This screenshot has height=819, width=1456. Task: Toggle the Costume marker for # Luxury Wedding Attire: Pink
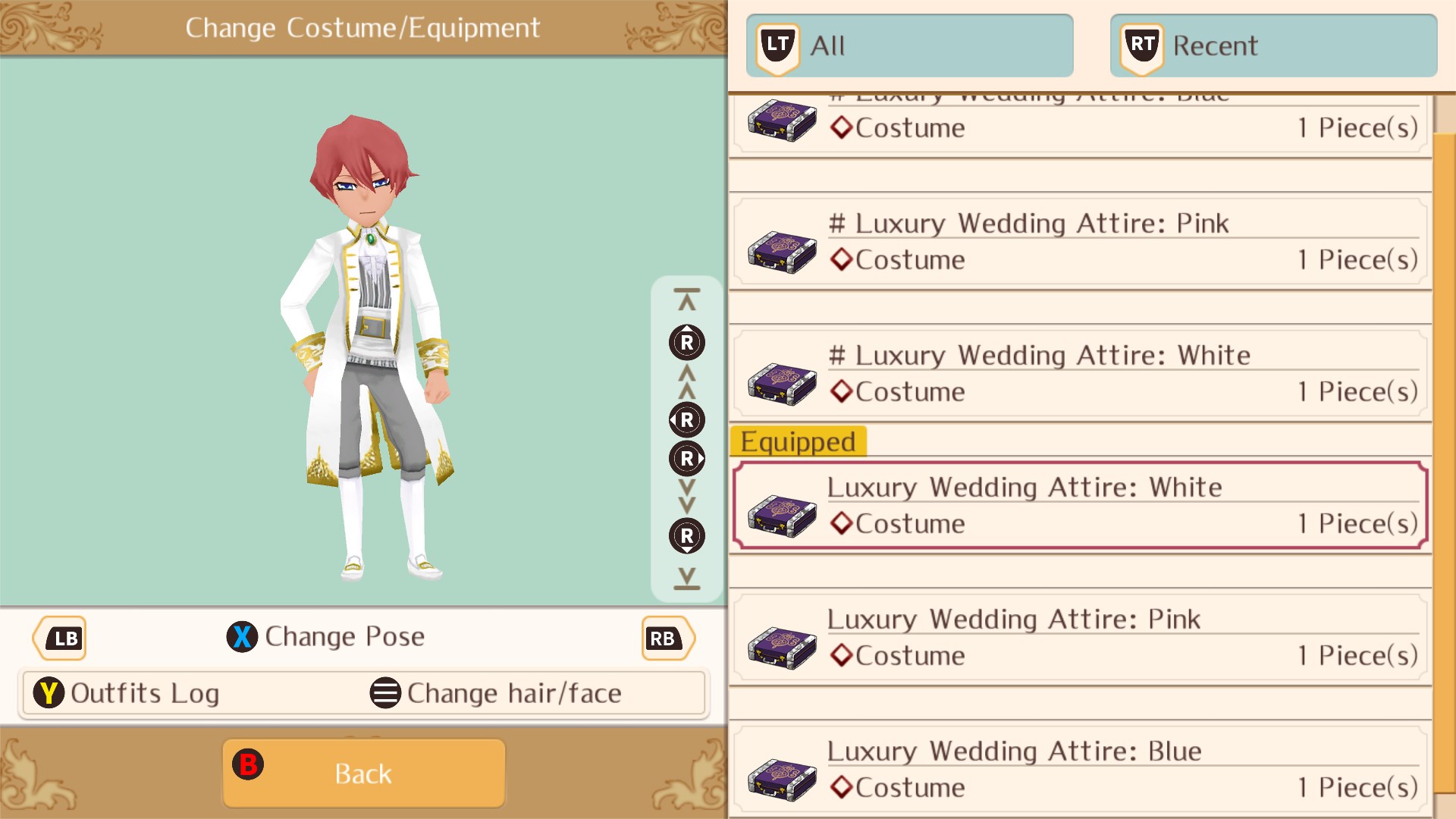click(x=841, y=259)
